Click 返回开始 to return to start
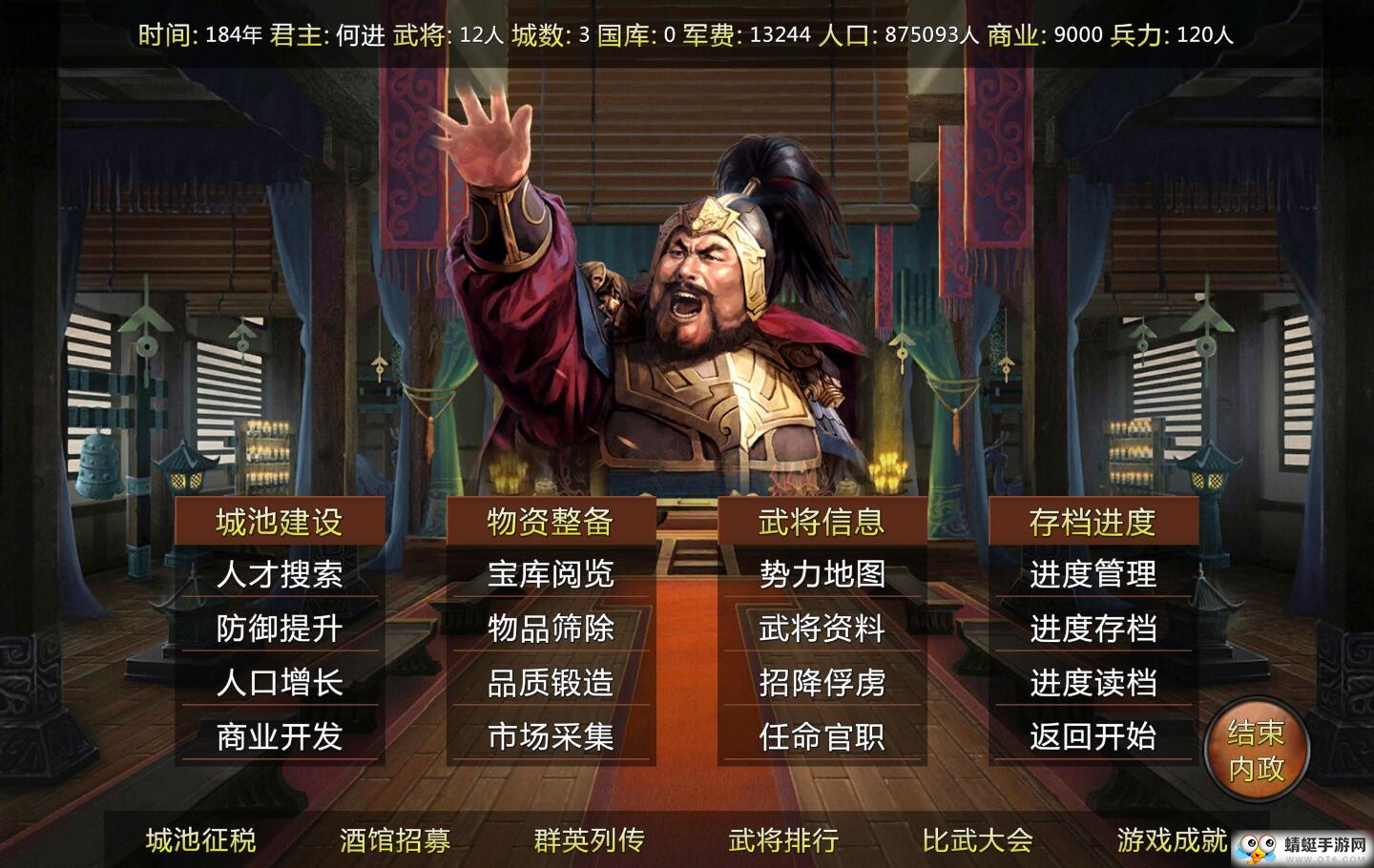This screenshot has width=1374, height=868. [1095, 737]
